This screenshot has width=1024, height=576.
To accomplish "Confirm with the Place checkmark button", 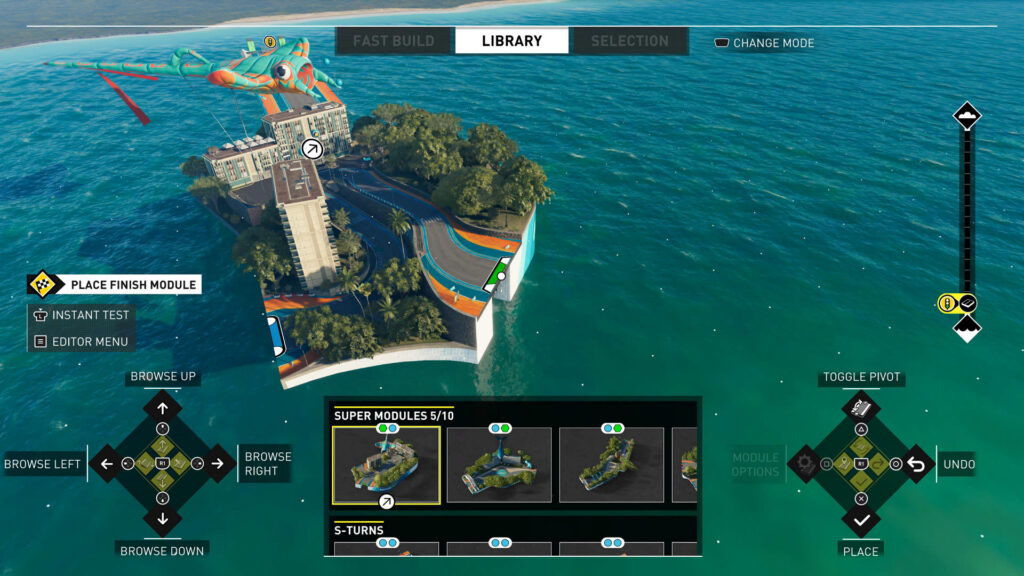I will [x=861, y=519].
